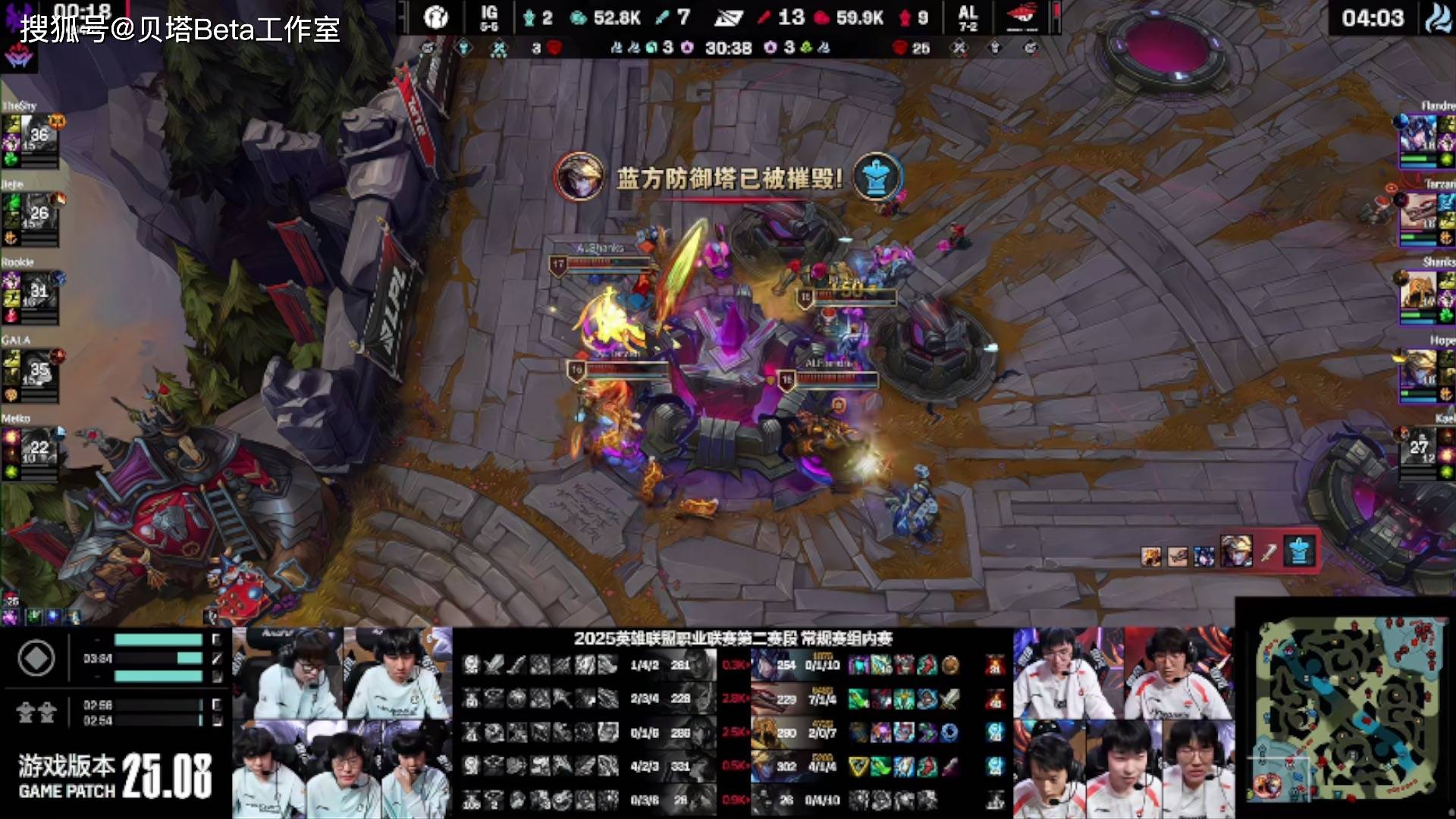Click the champion portrait in turret-destroyed banner
The height and width of the screenshot is (819, 1456).
(579, 177)
